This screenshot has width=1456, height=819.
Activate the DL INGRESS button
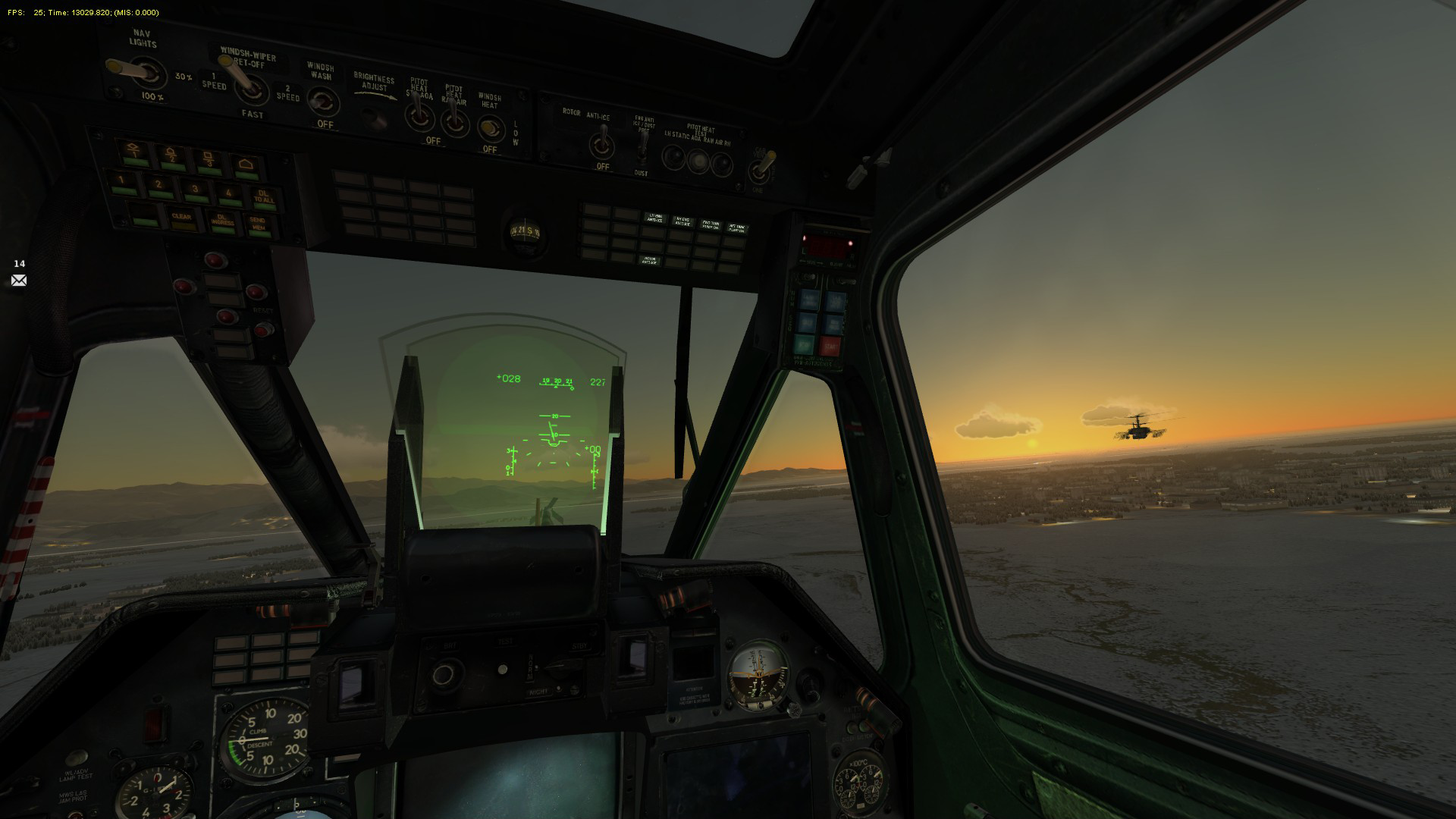pyautogui.click(x=221, y=221)
